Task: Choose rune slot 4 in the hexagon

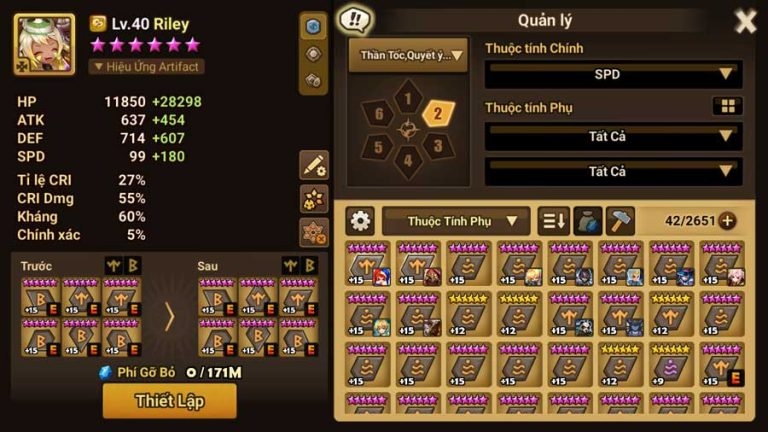Action: (407, 158)
